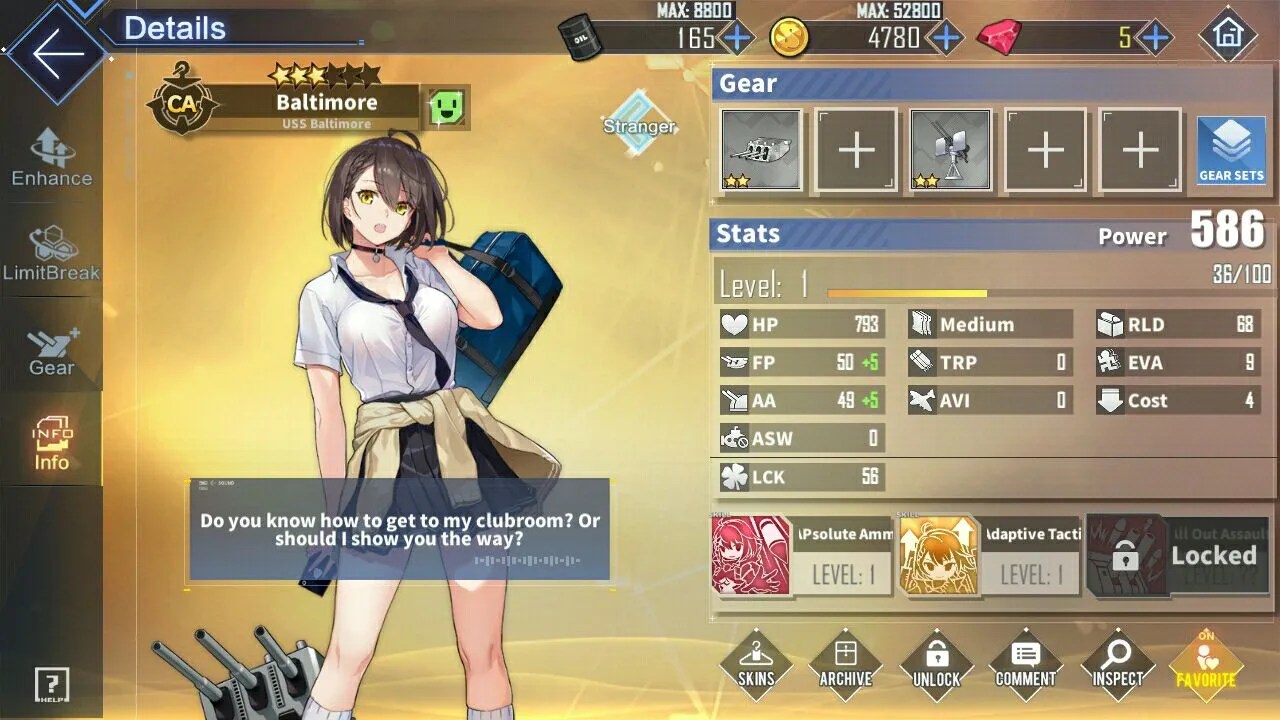This screenshot has width=1280, height=720.
Task: Select the equipped anti-air gun gear slot
Action: [x=950, y=150]
